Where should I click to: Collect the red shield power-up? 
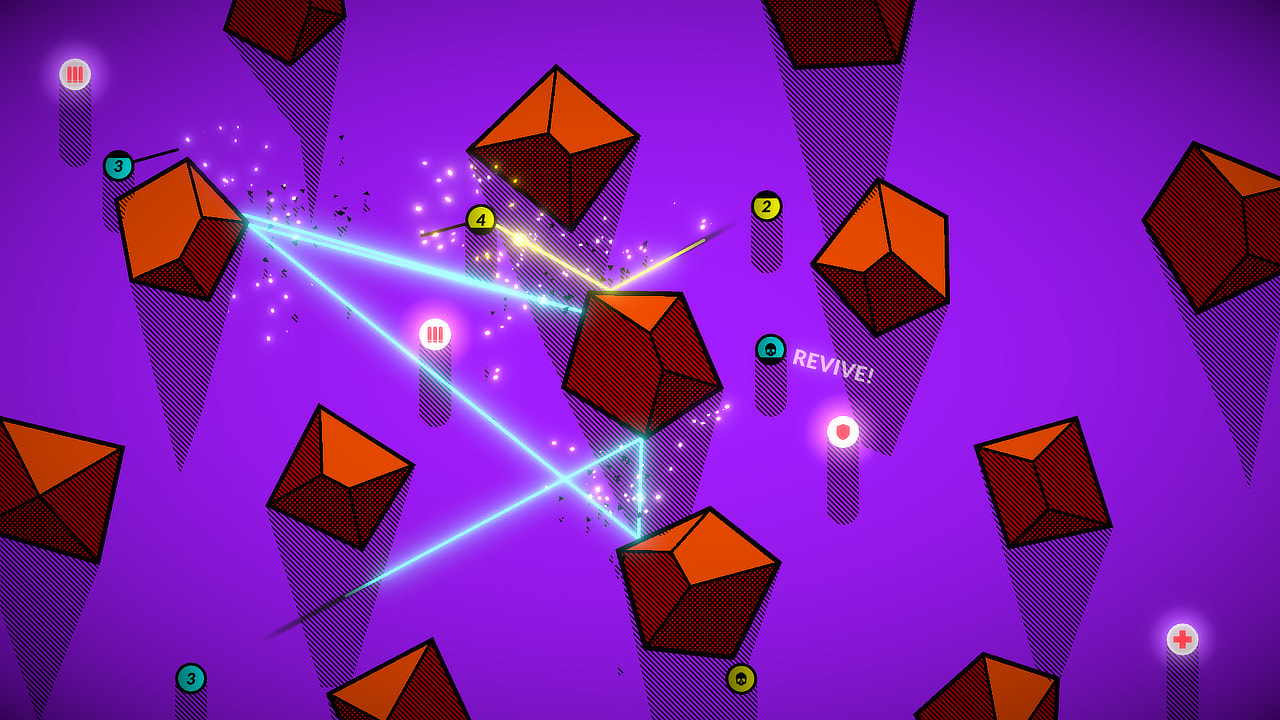pos(841,432)
